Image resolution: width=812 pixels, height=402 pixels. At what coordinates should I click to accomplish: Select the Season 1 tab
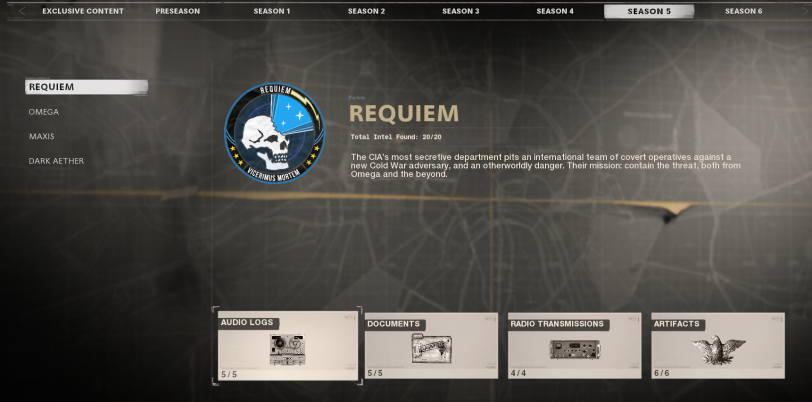[271, 11]
